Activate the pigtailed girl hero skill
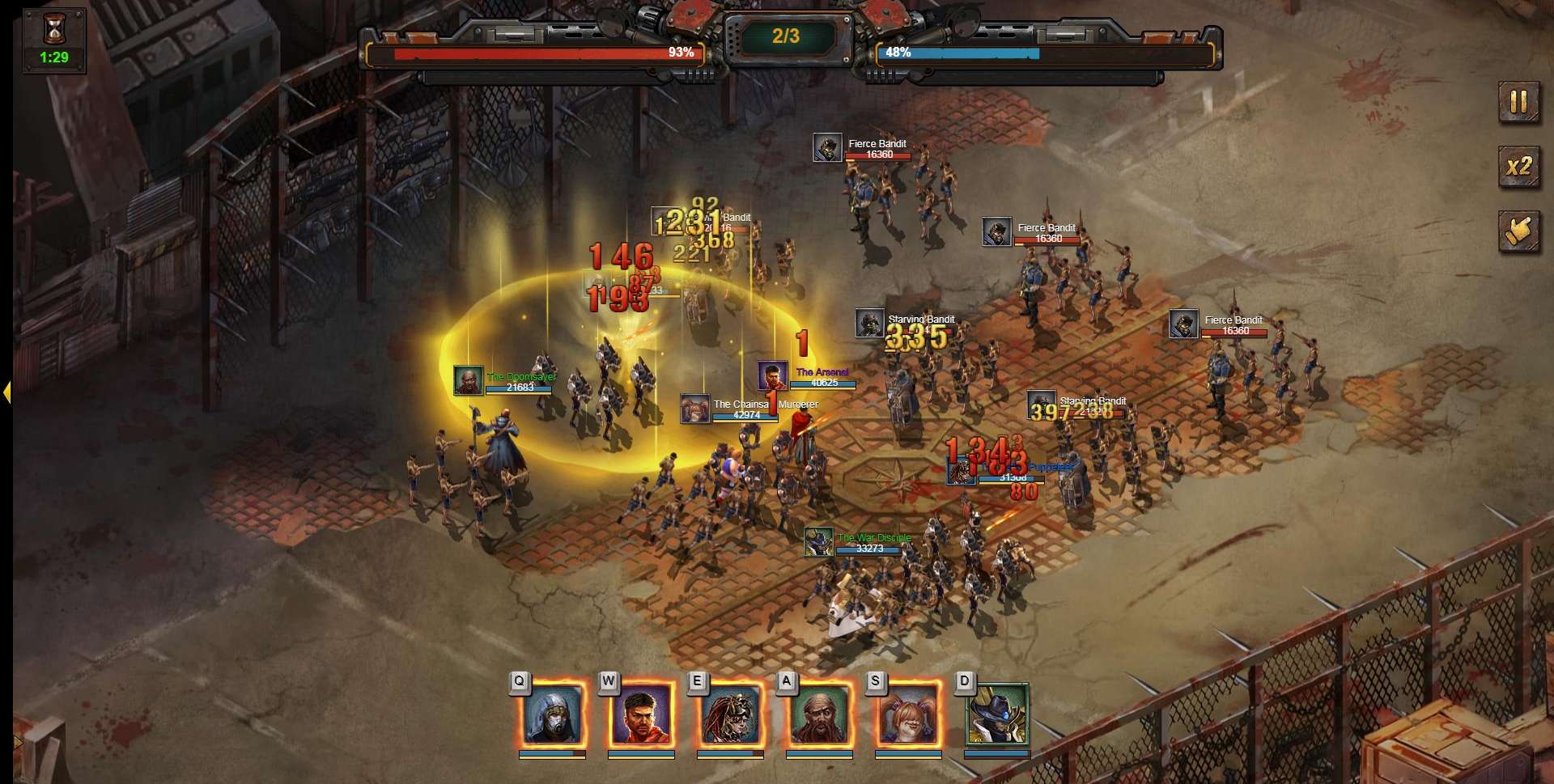 point(908,714)
